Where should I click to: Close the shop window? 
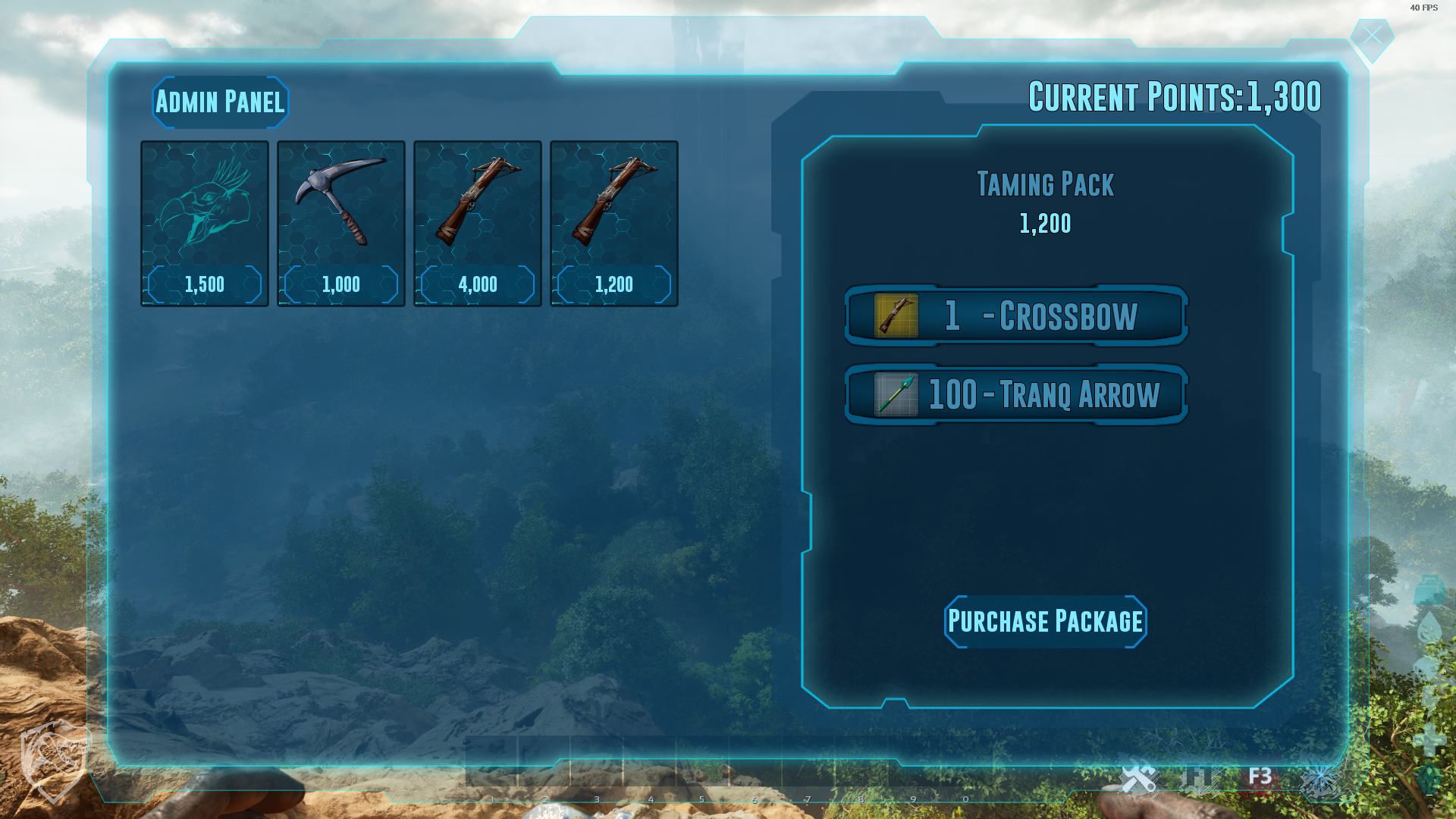(1372, 36)
